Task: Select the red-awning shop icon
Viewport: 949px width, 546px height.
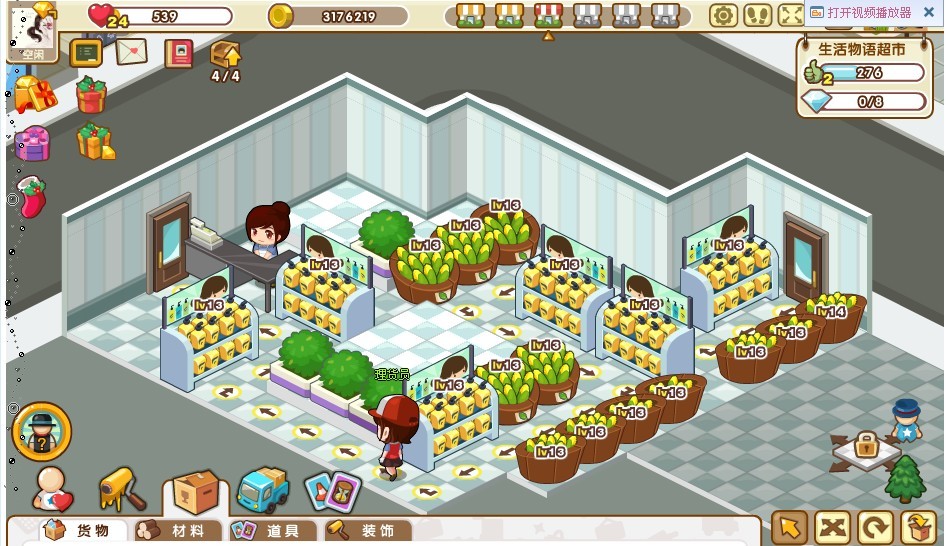Action: [x=548, y=15]
